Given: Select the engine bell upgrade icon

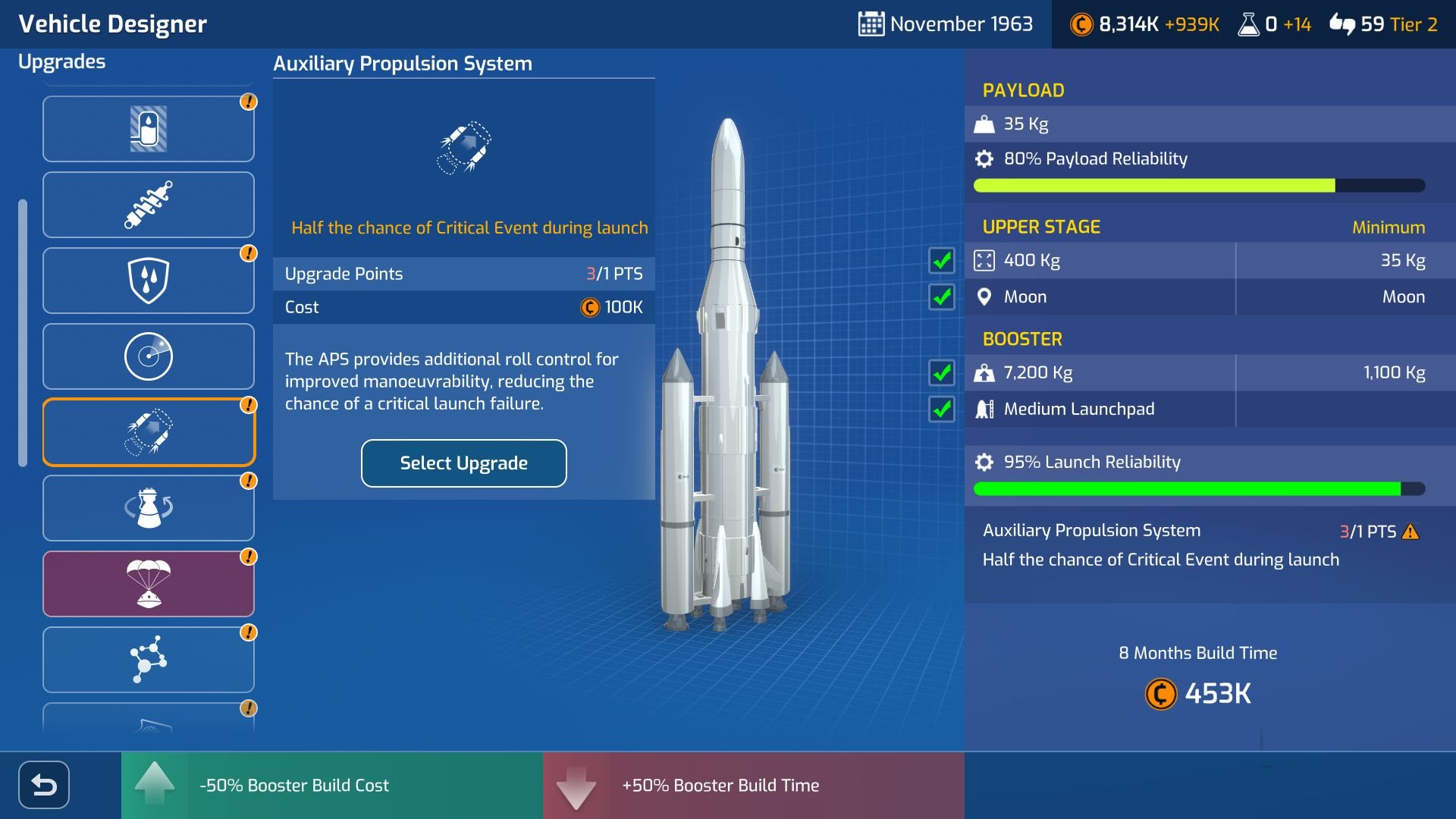Looking at the screenshot, I should pos(149,507).
